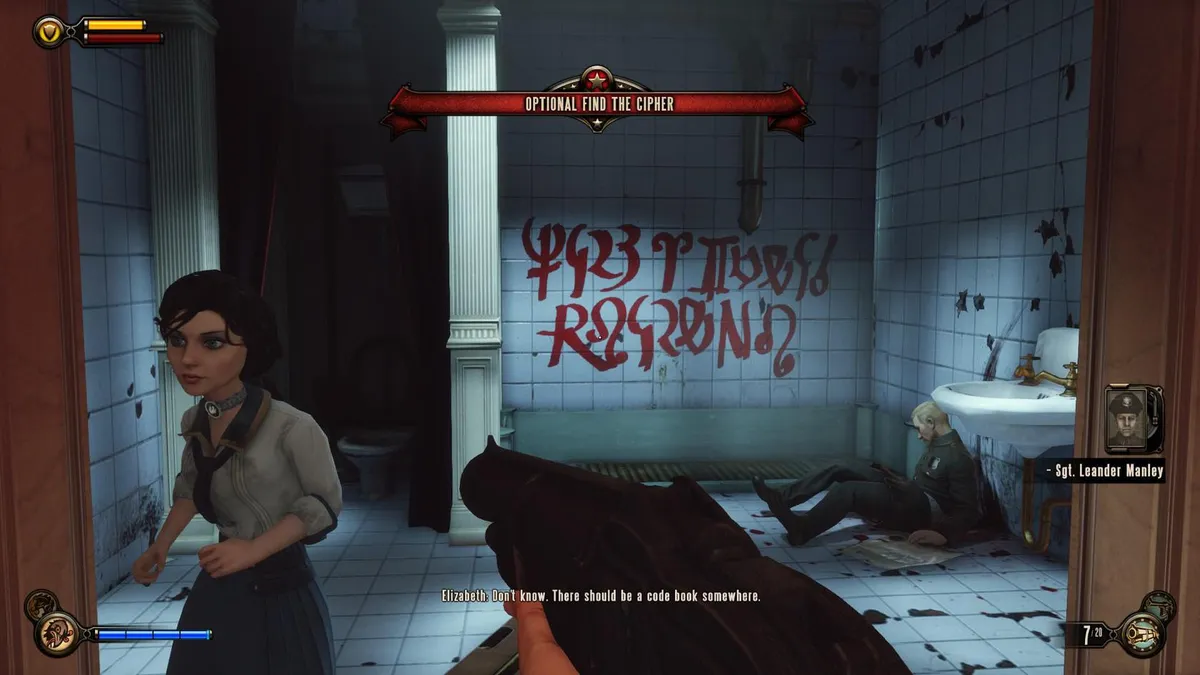Image resolution: width=1200 pixels, height=675 pixels.
Task: Select the equipped weapon icon
Action: (1142, 633)
